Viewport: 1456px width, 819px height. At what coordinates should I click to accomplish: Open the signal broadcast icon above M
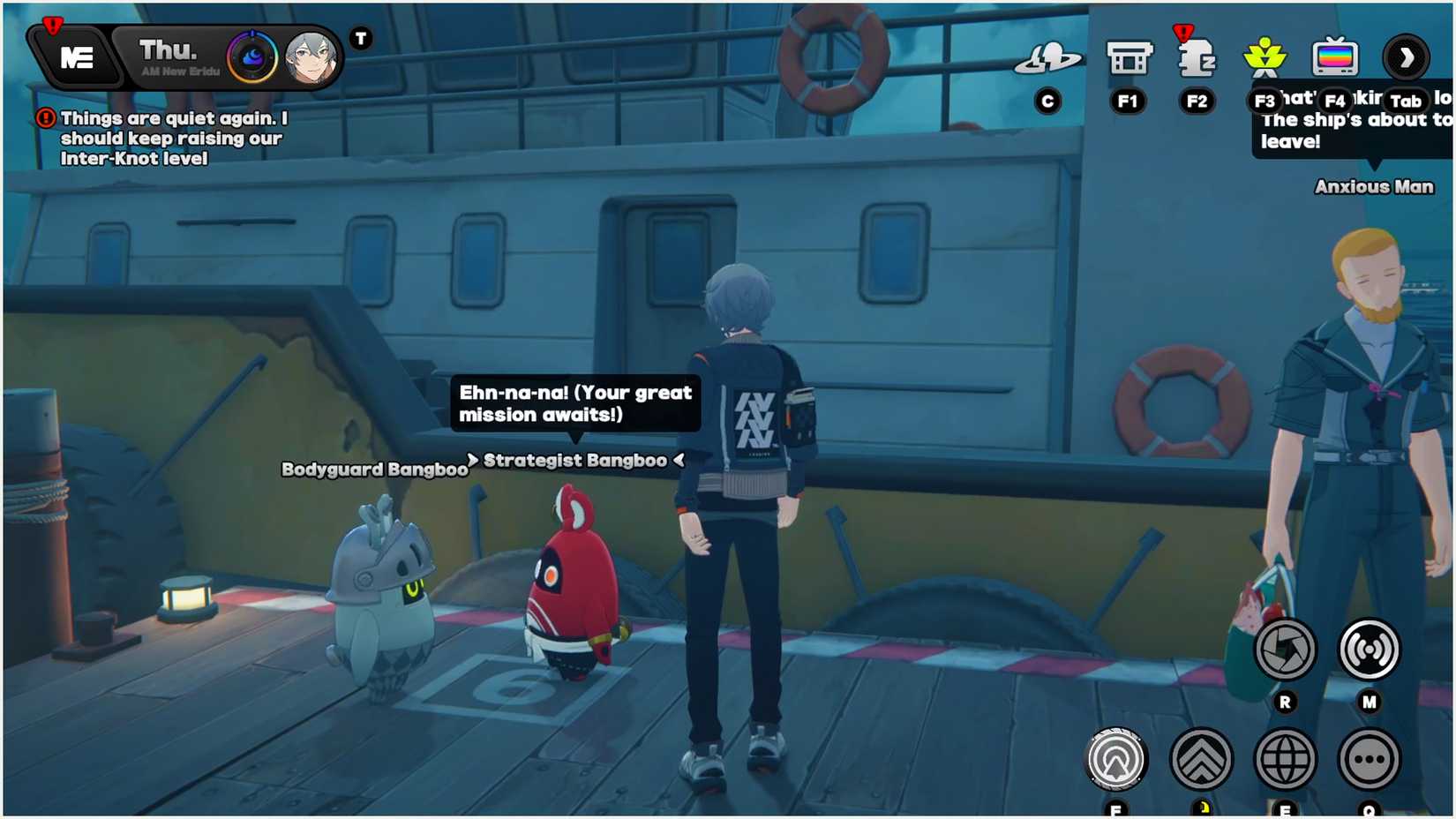point(1369,650)
